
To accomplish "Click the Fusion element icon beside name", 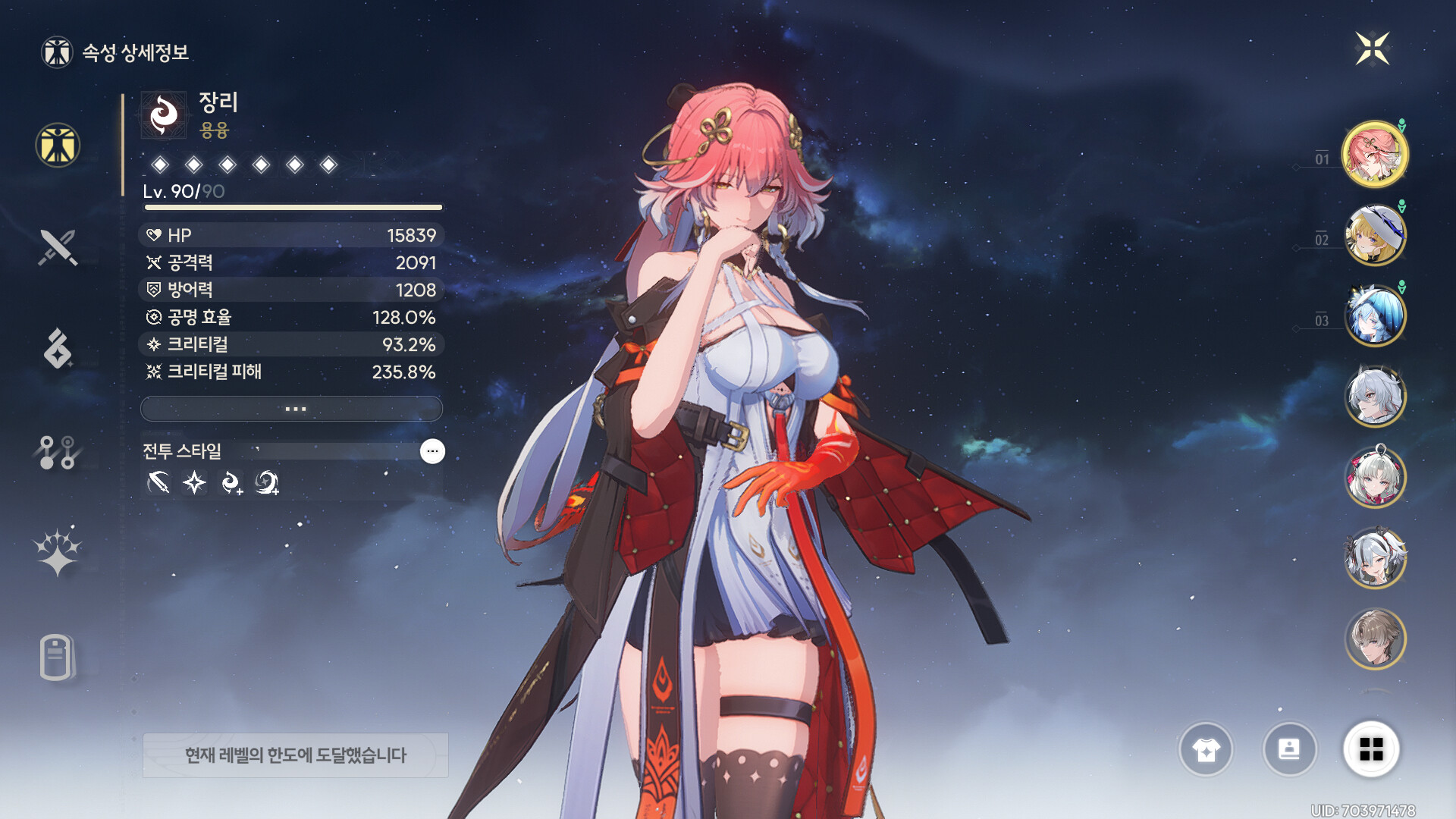I will point(164,115).
